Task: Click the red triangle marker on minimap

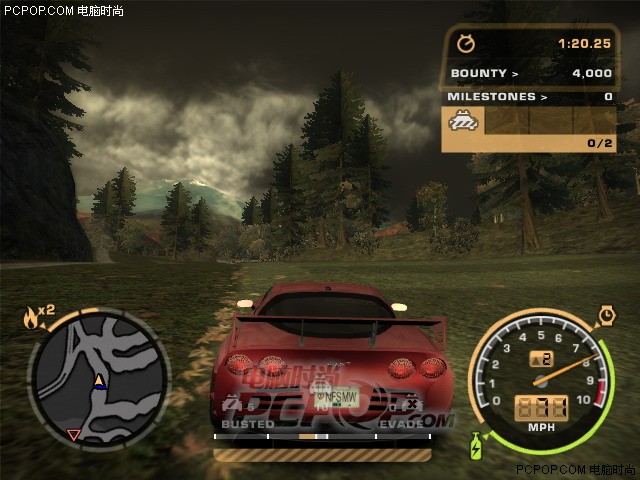Action: [x=73, y=434]
